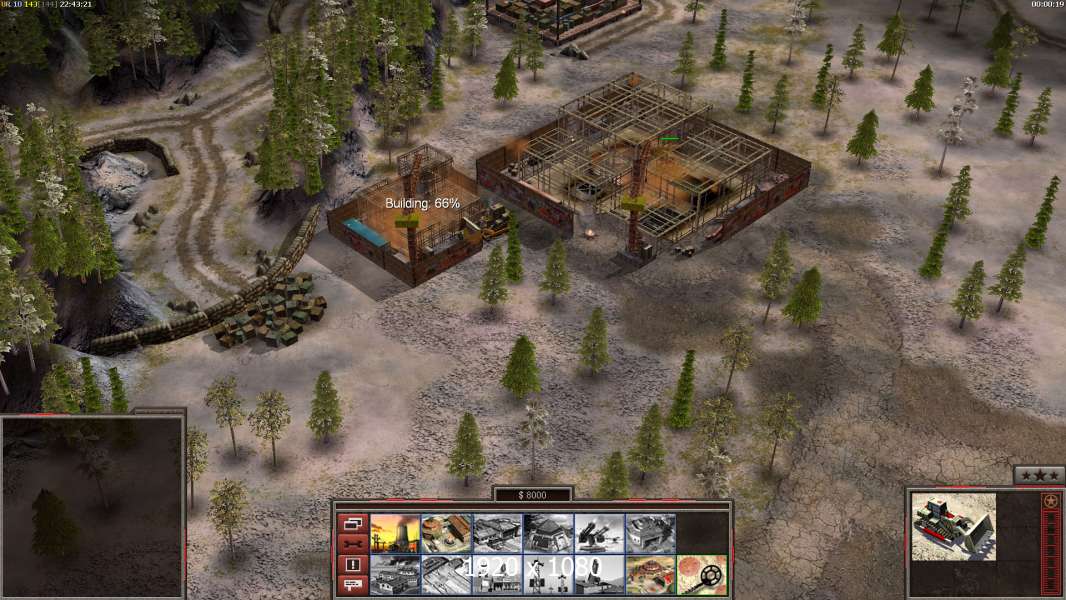Activate the mine detector icon
Screen dimensions: 1066x600
pos(701,575)
